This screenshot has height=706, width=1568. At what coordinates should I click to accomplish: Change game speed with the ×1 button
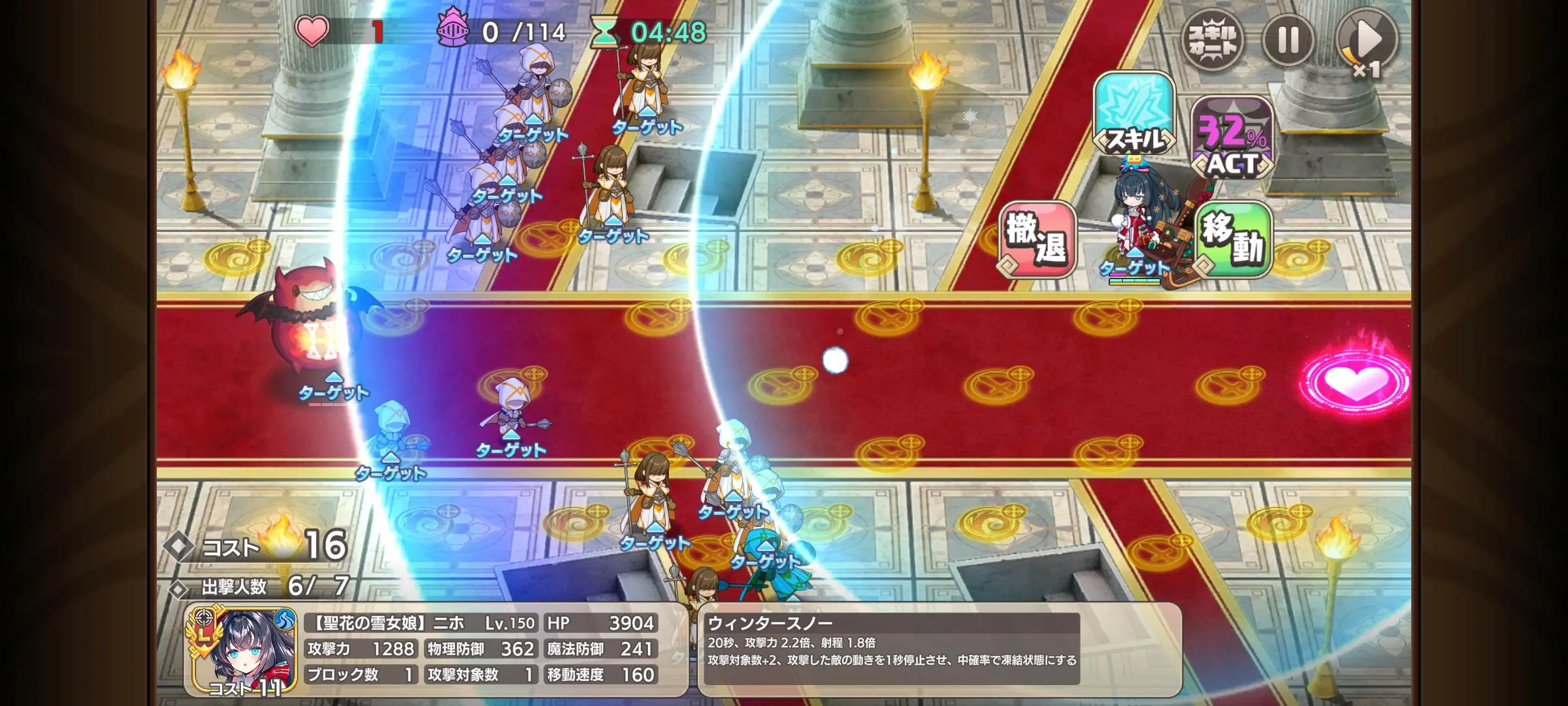click(1367, 41)
